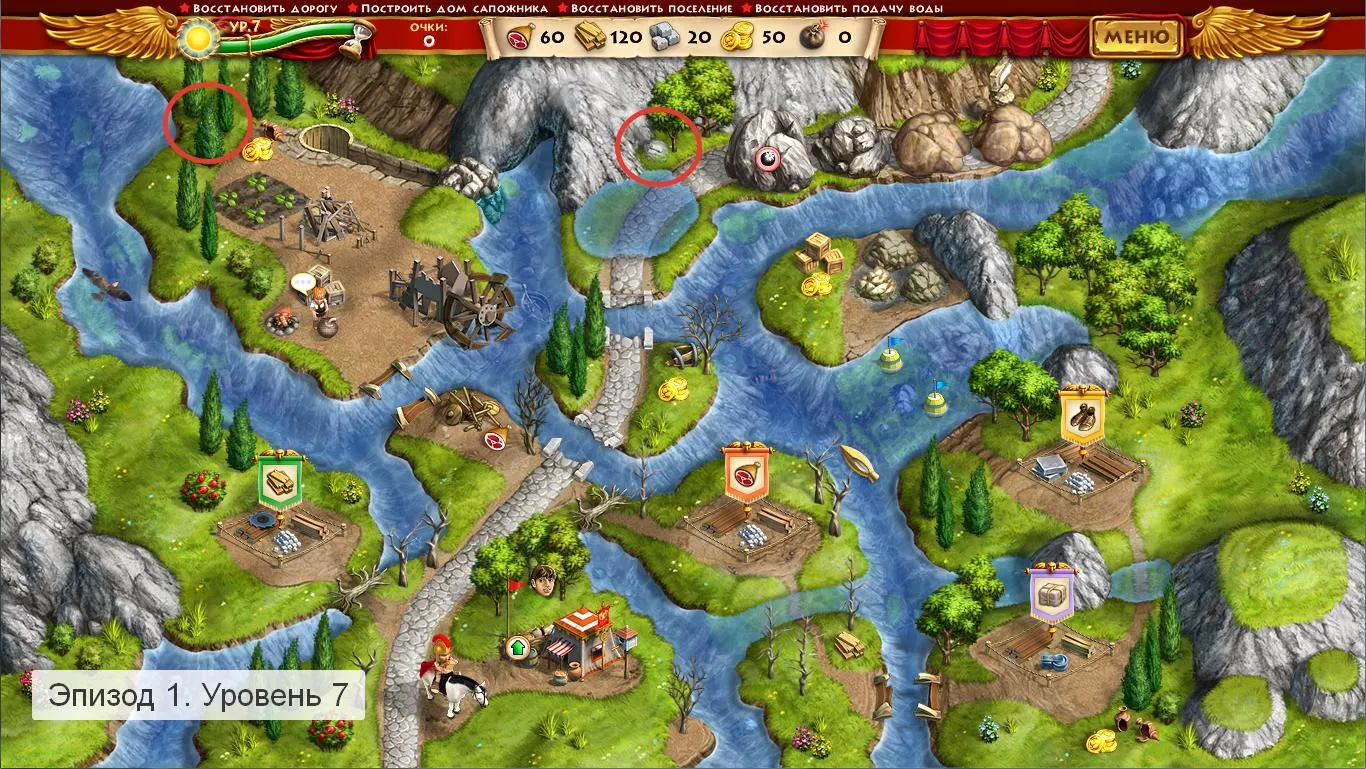Screen dimensions: 1366x769
Task: Select the worker portrait above the camp
Action: pos(544,579)
